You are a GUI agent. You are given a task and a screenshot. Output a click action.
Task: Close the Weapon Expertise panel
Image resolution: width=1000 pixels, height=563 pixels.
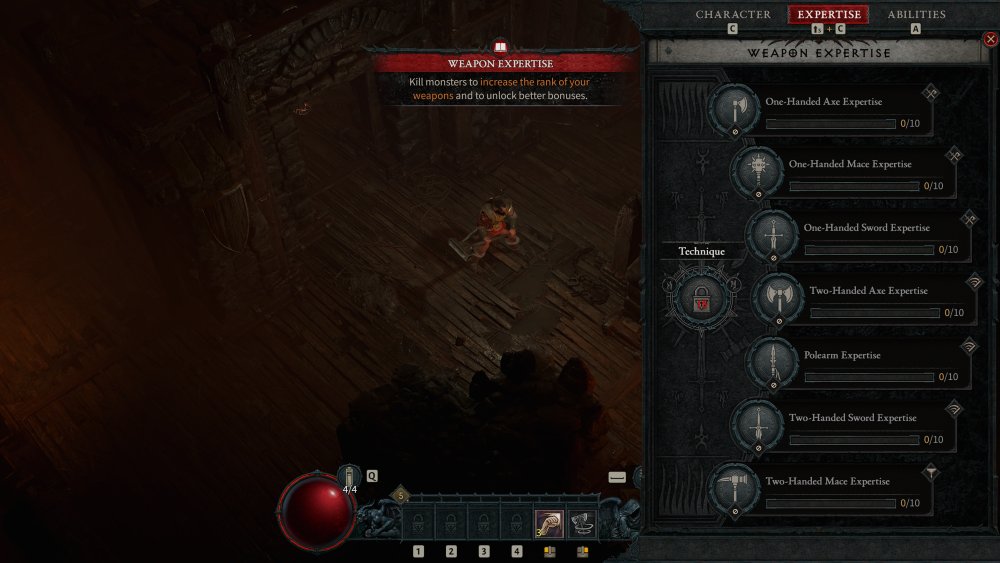tap(991, 39)
